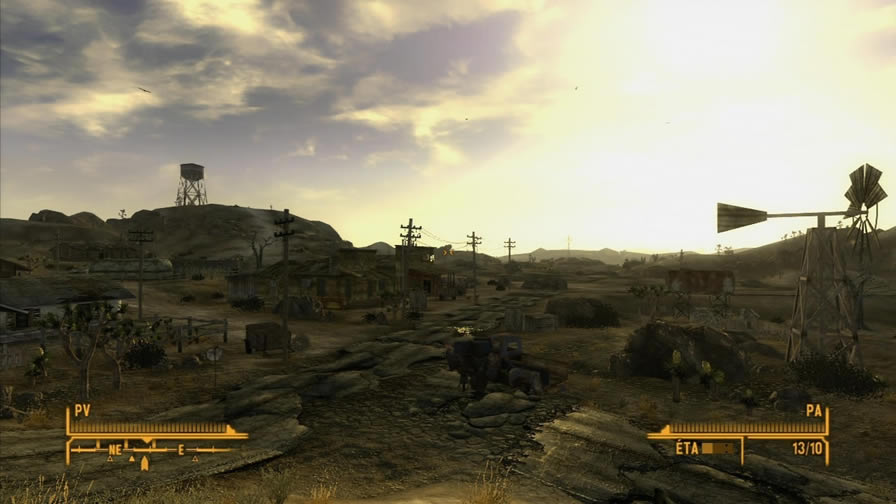Click the compass strip showing NE and E
Image resolution: width=896 pixels, height=504 pixels.
152,451
